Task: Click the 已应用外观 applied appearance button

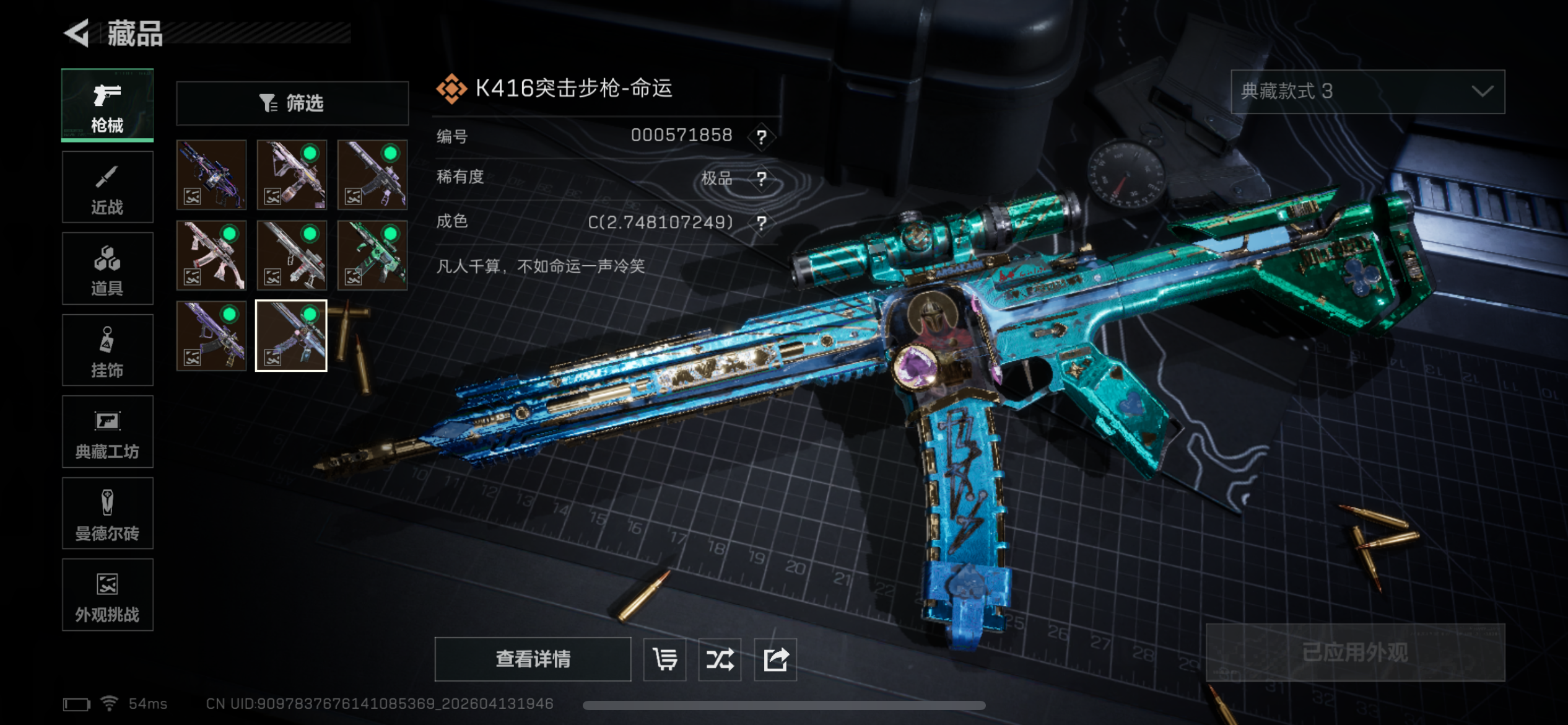Action: [1355, 652]
